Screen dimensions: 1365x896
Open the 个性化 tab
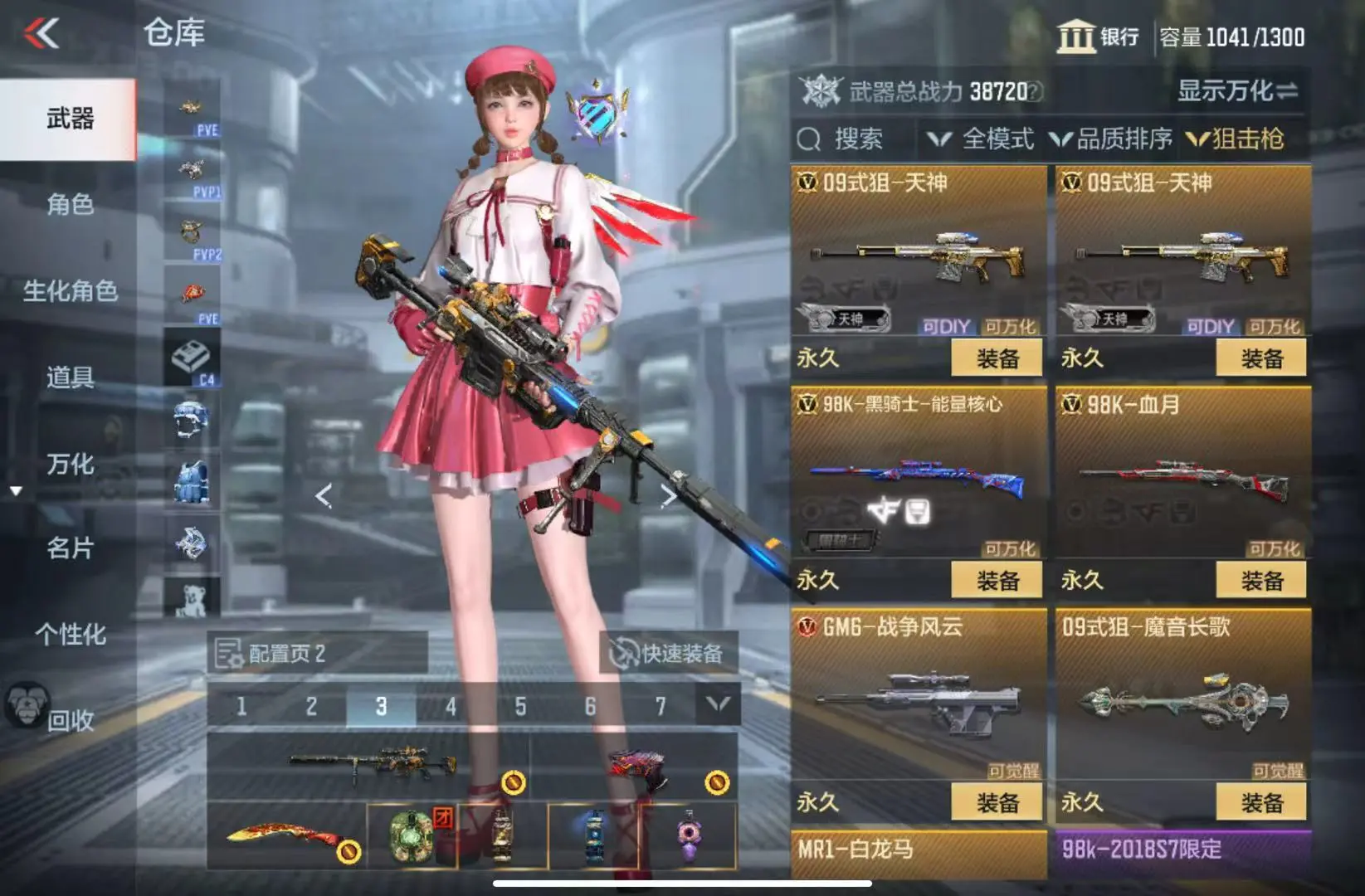click(x=70, y=635)
